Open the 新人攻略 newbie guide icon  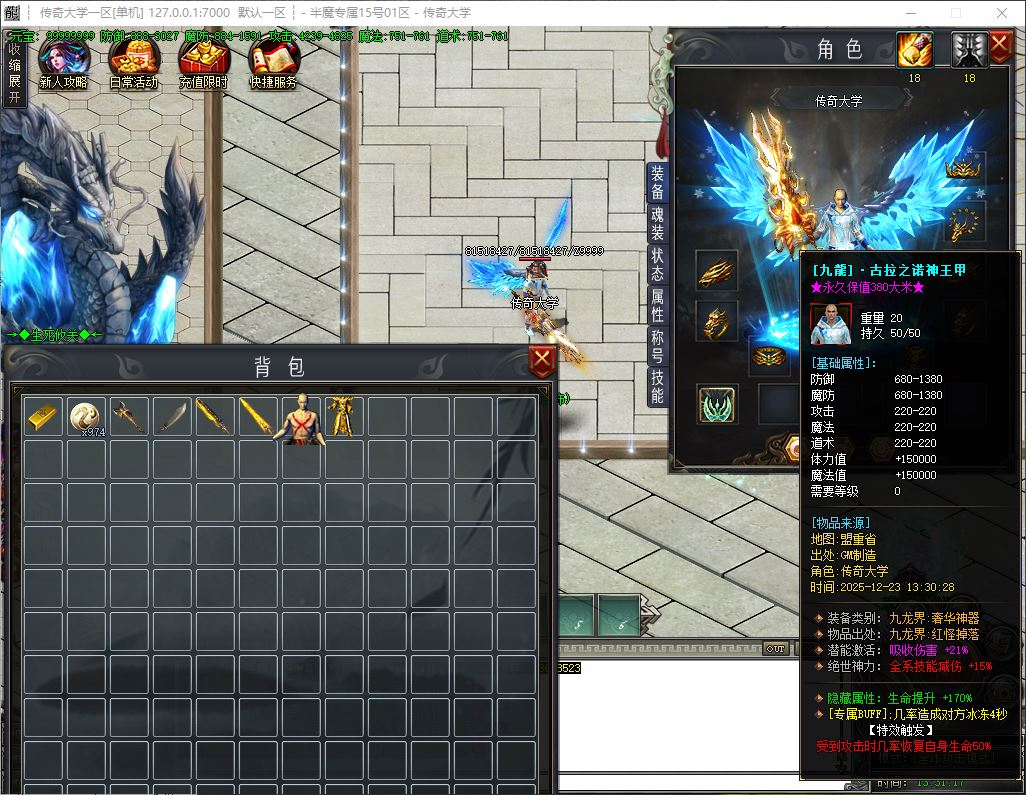pyautogui.click(x=63, y=64)
